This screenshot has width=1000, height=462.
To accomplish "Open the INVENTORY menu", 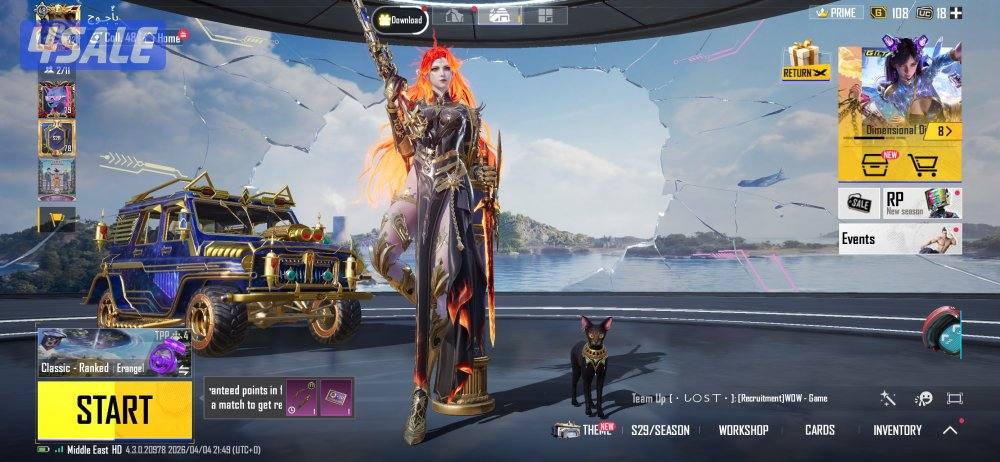I will click(897, 430).
